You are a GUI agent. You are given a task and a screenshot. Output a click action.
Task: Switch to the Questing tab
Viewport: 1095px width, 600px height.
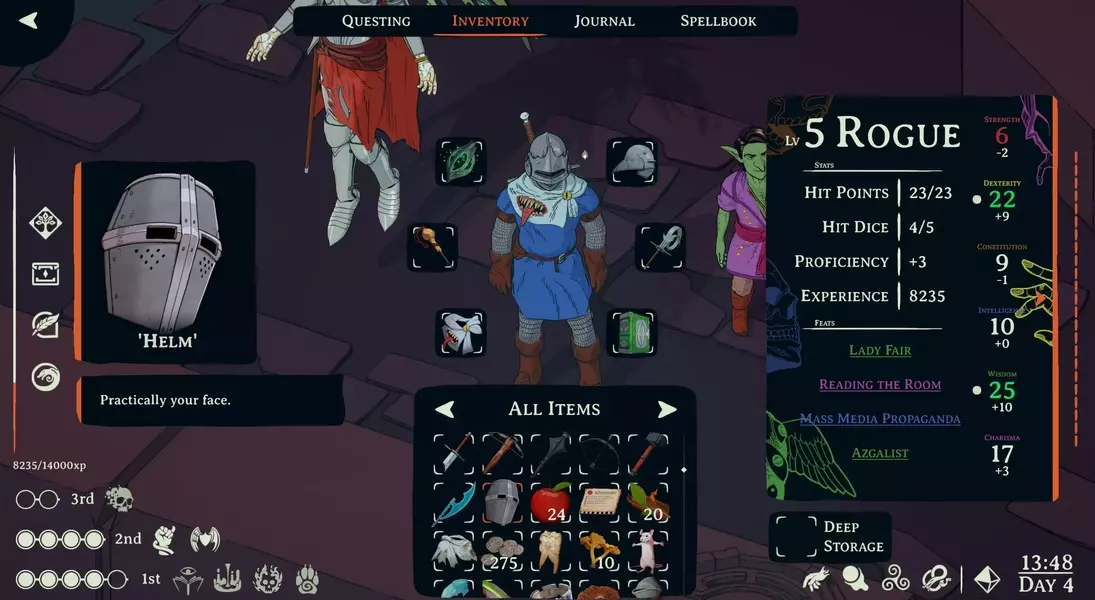376,21
